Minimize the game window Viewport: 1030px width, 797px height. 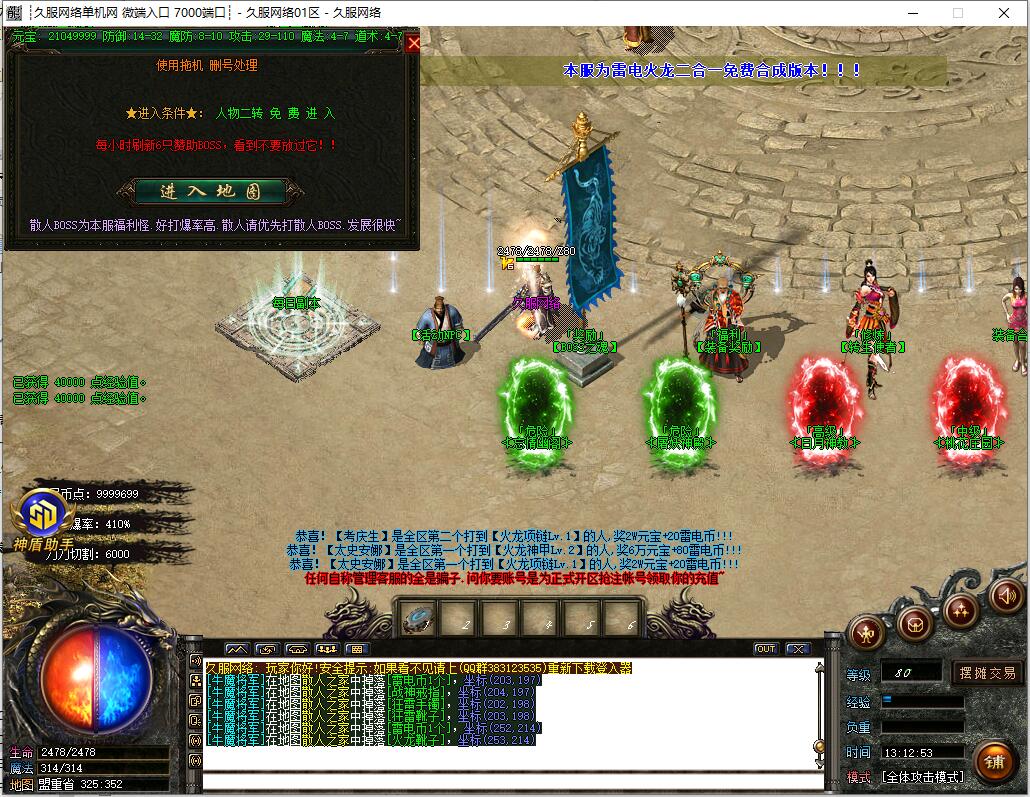click(911, 13)
